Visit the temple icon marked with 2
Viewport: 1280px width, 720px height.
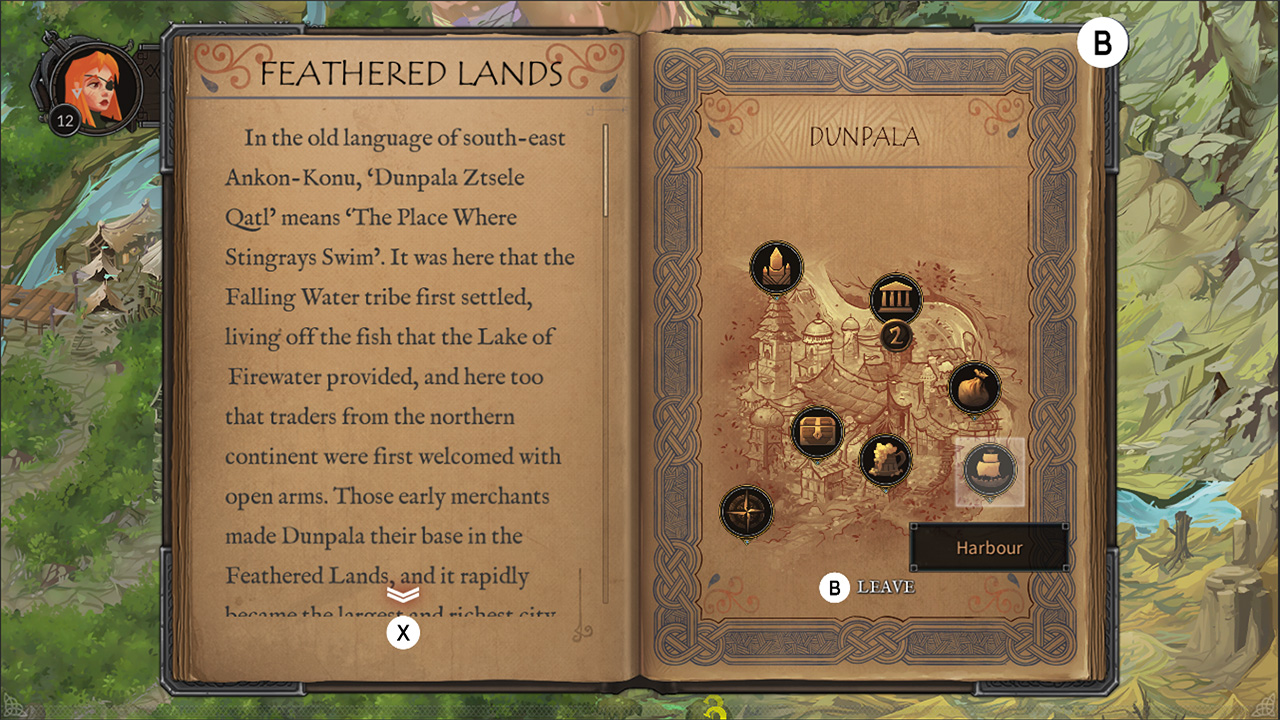(894, 300)
